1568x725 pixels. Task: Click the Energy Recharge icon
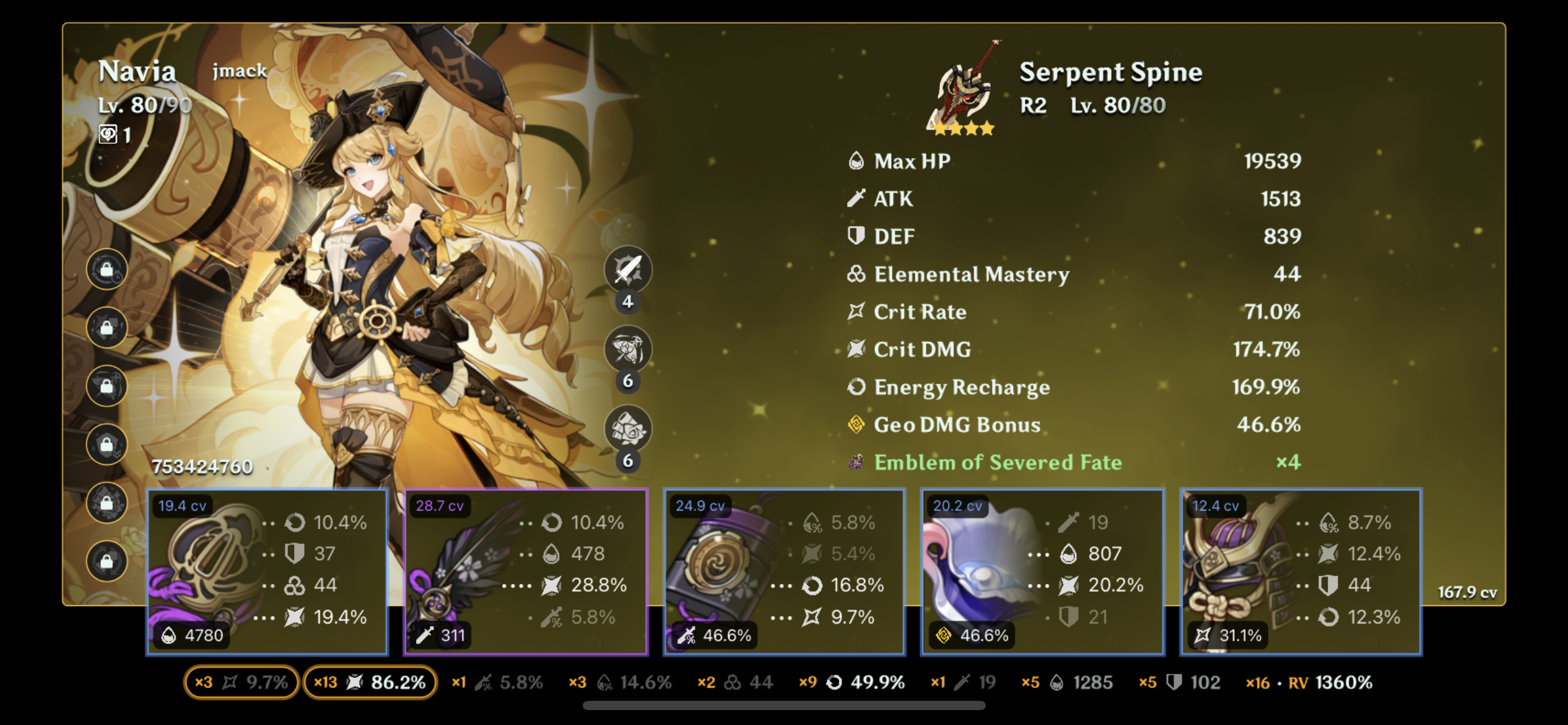(x=856, y=387)
